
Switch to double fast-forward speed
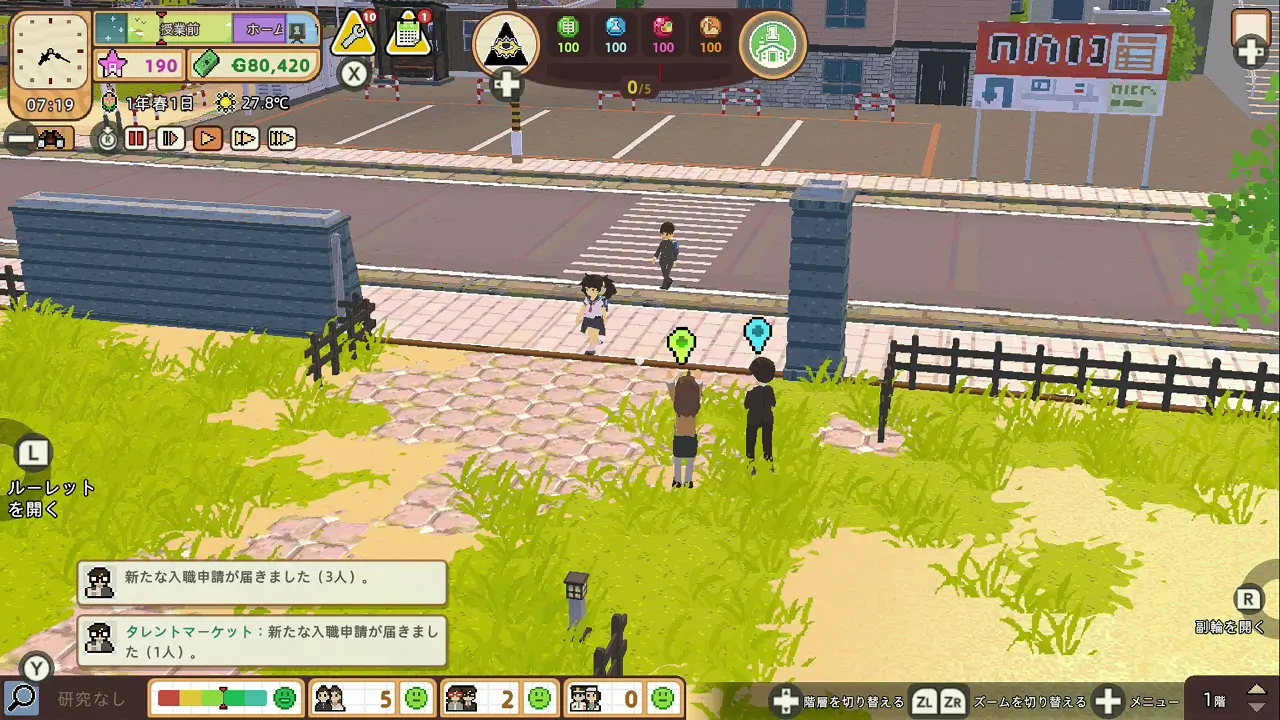point(245,139)
